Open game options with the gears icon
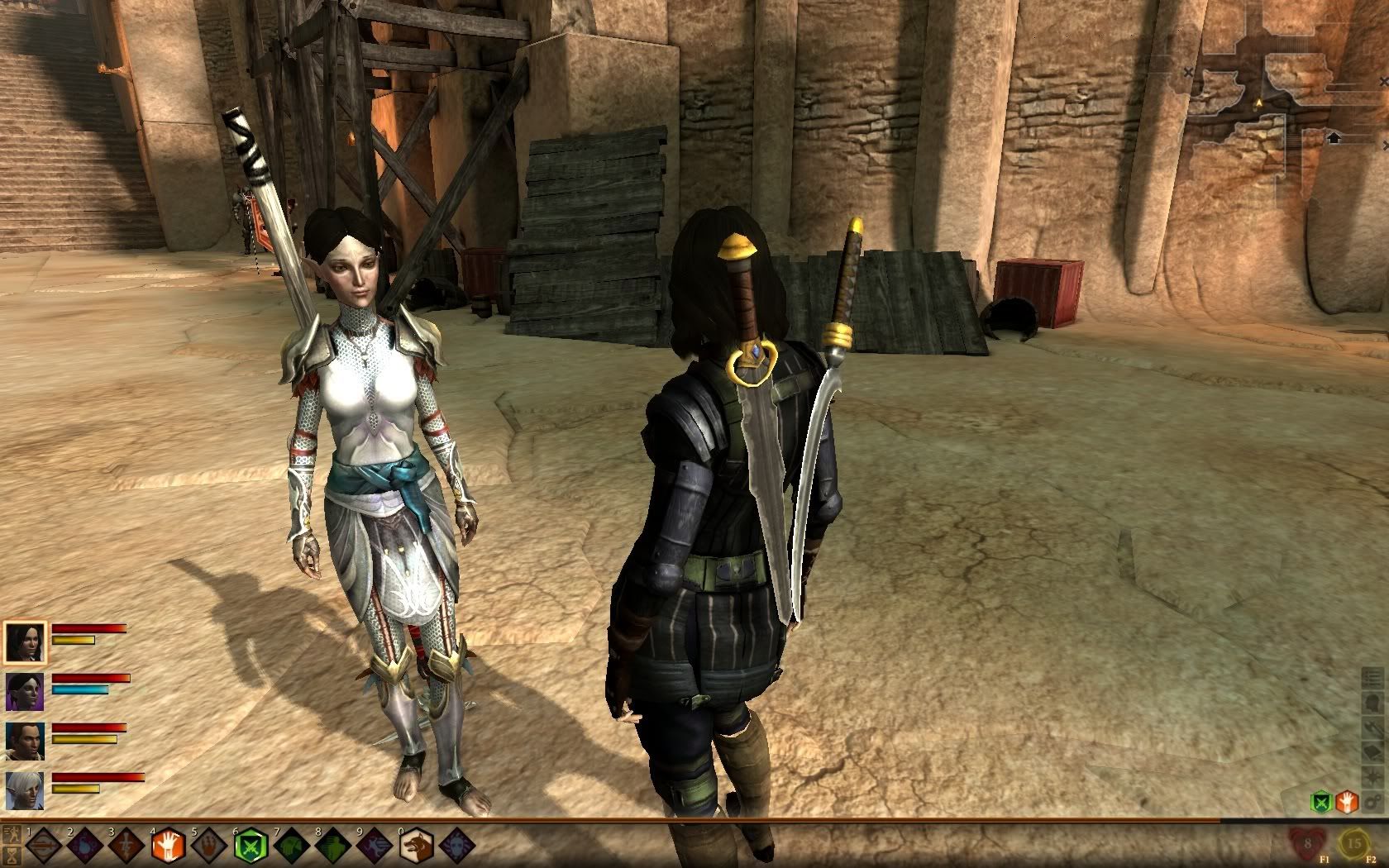 (1372, 801)
